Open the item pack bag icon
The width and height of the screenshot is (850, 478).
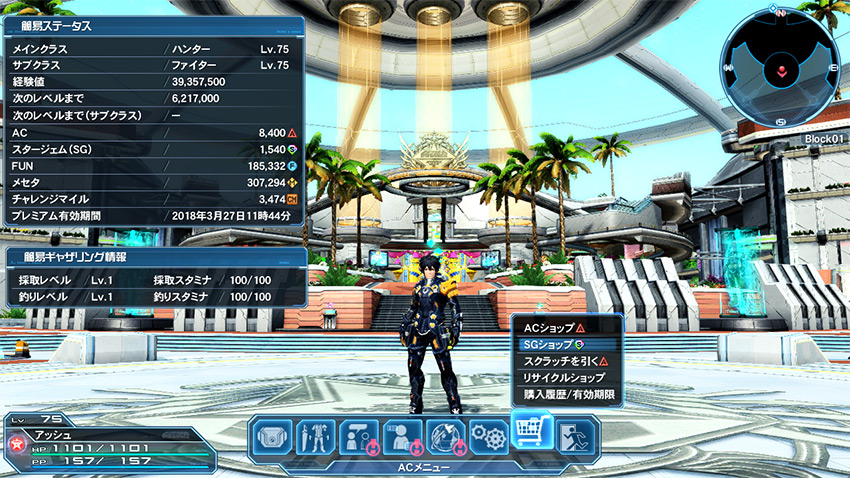click(271, 437)
